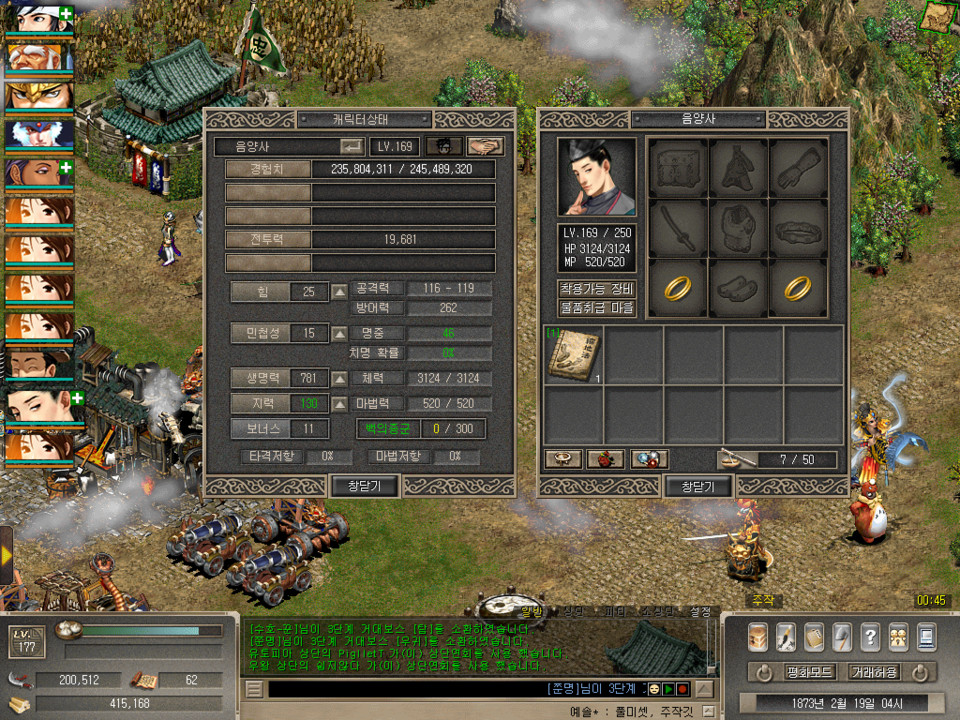This screenshot has height=720, width=960.
Task: Increase the 민첩성 agility stat
Action: (x=340, y=333)
